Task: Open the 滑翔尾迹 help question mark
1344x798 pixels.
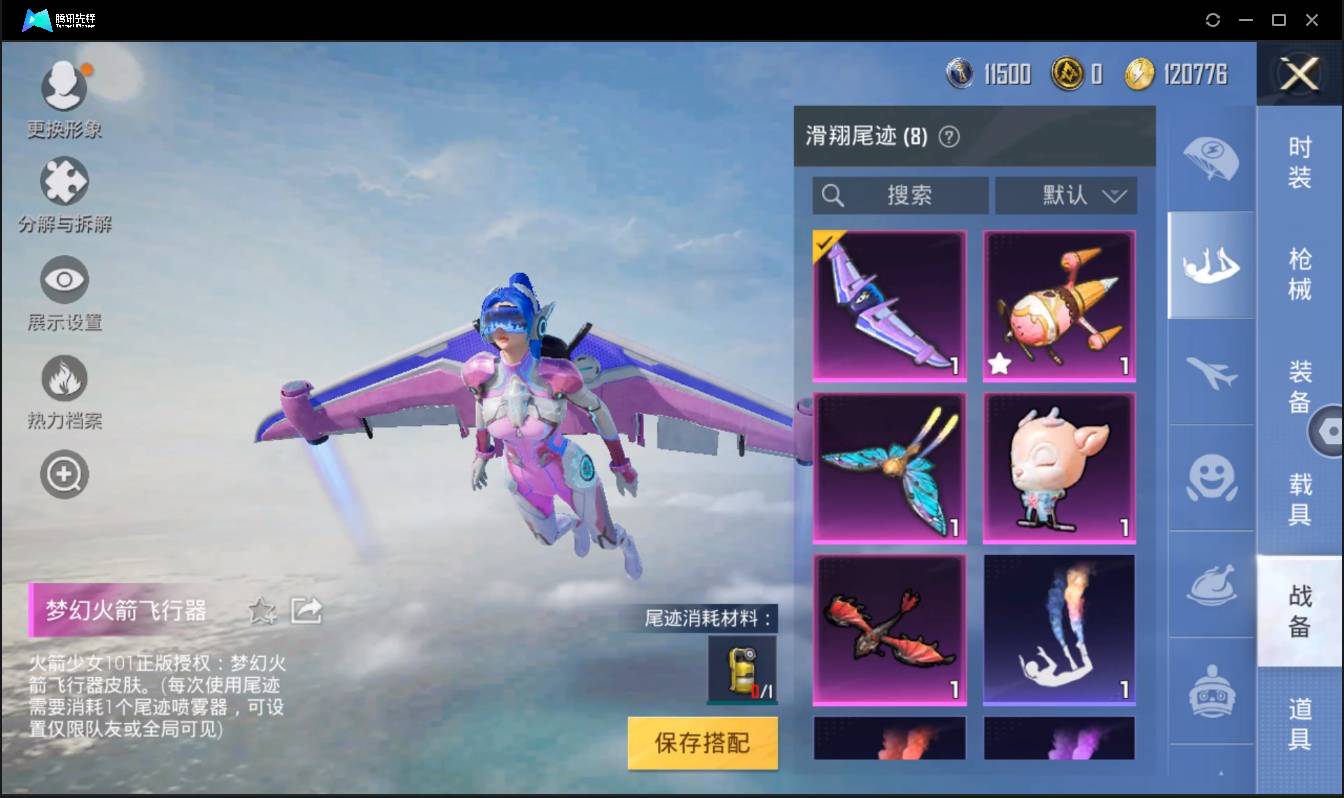Action: pos(950,136)
